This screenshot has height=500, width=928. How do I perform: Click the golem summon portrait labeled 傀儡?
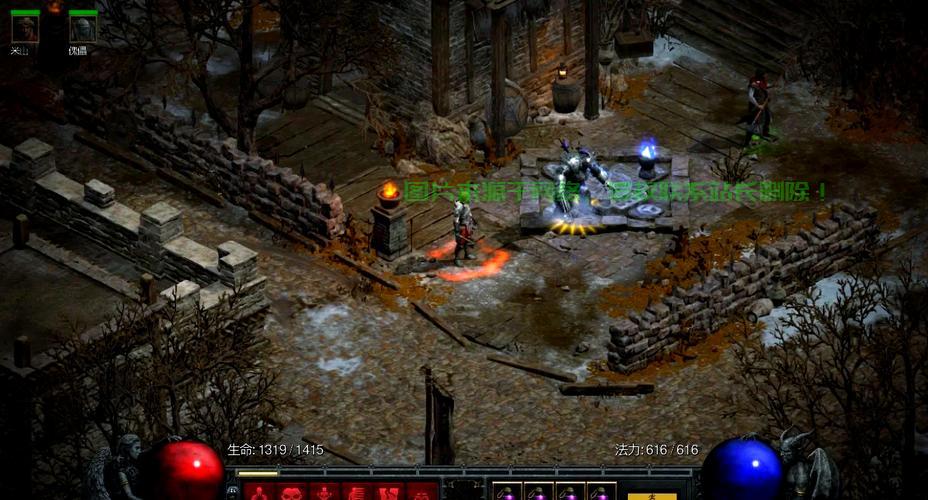pos(82,29)
